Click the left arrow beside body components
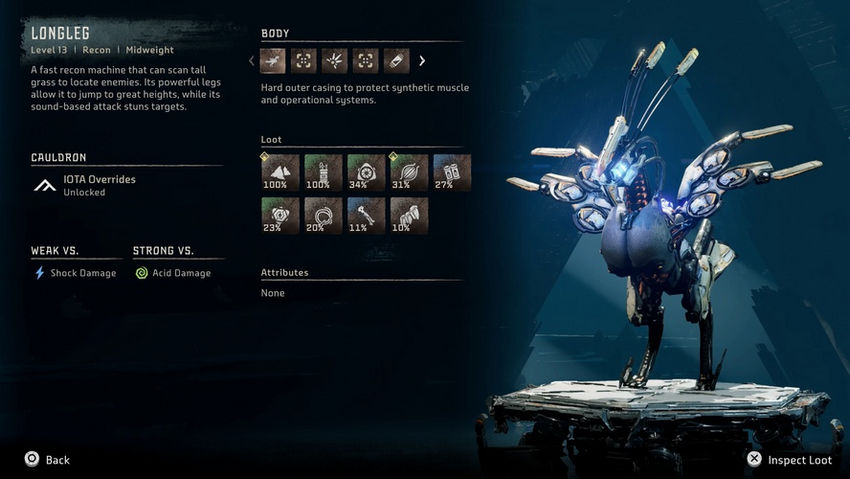This screenshot has height=479, width=850. click(252, 61)
